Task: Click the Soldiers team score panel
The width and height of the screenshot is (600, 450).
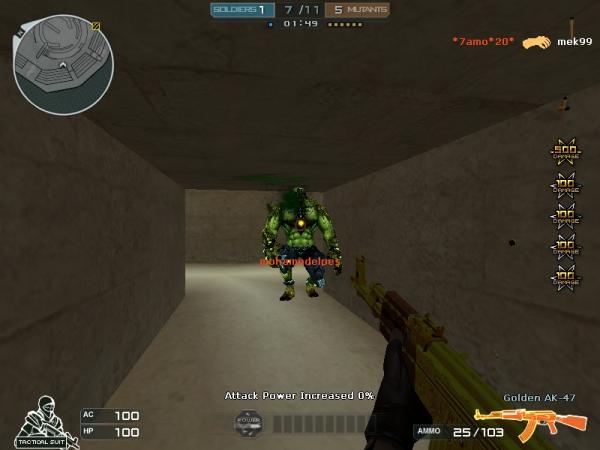Action: [240, 10]
